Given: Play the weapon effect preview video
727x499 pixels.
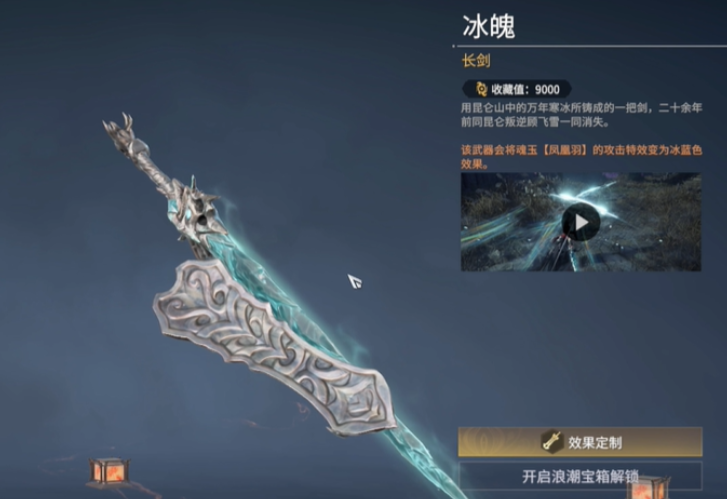Looking at the screenshot, I should 580,221.
